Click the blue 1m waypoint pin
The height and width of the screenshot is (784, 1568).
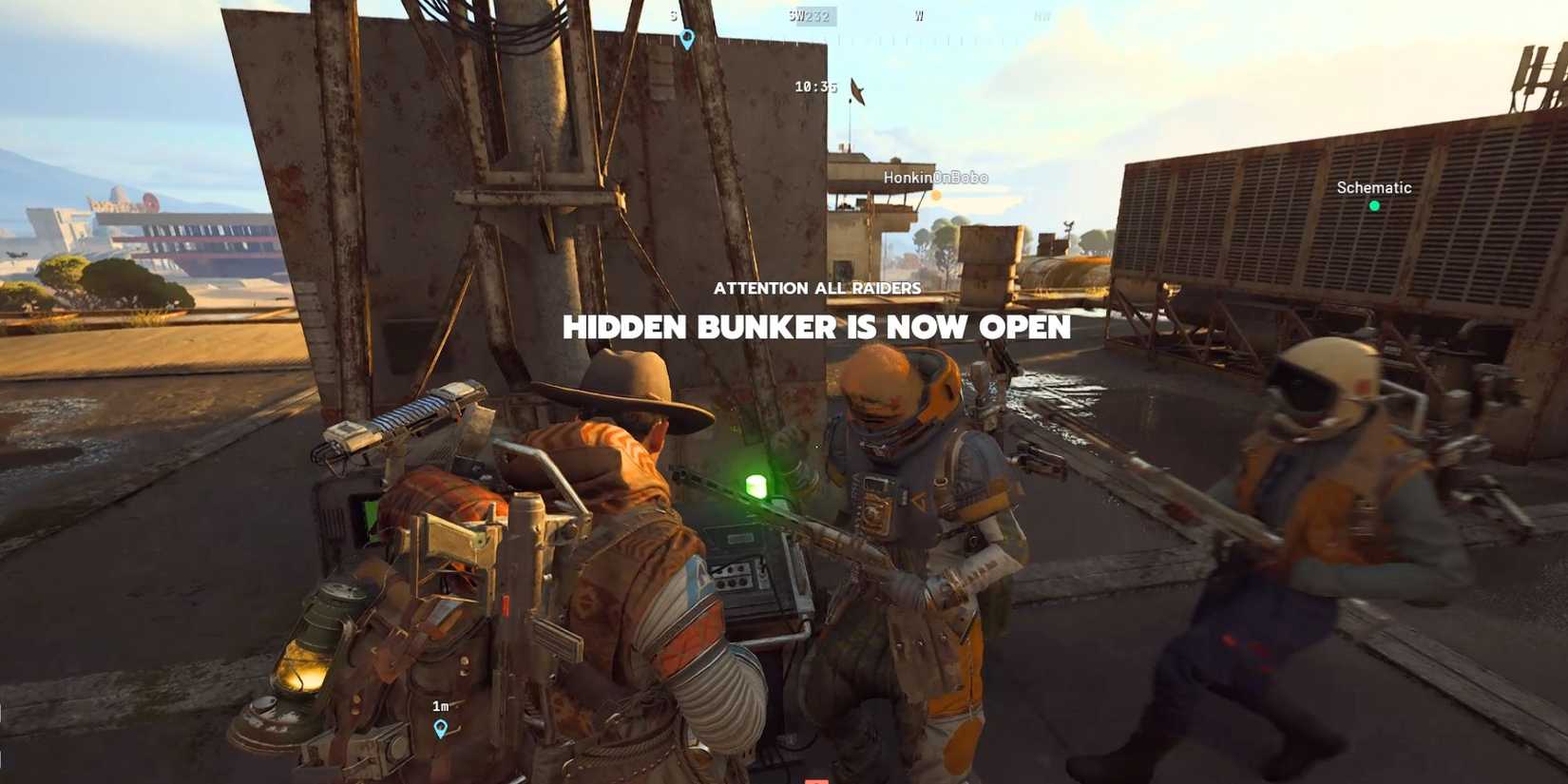440,730
